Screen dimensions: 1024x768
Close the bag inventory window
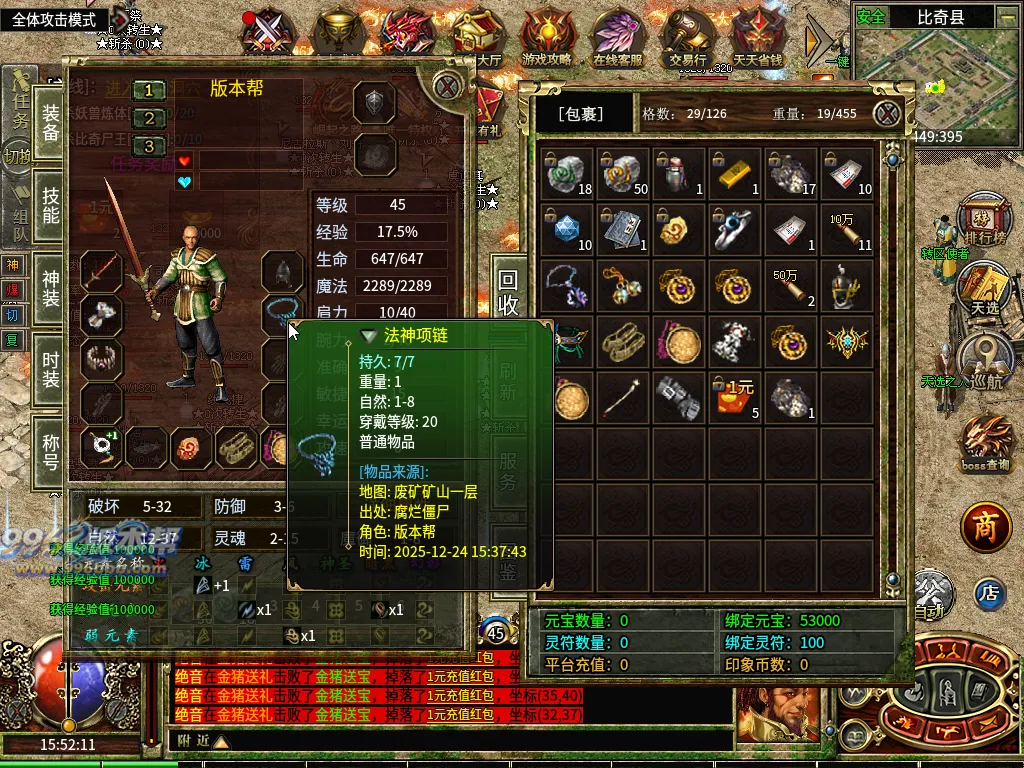(886, 114)
